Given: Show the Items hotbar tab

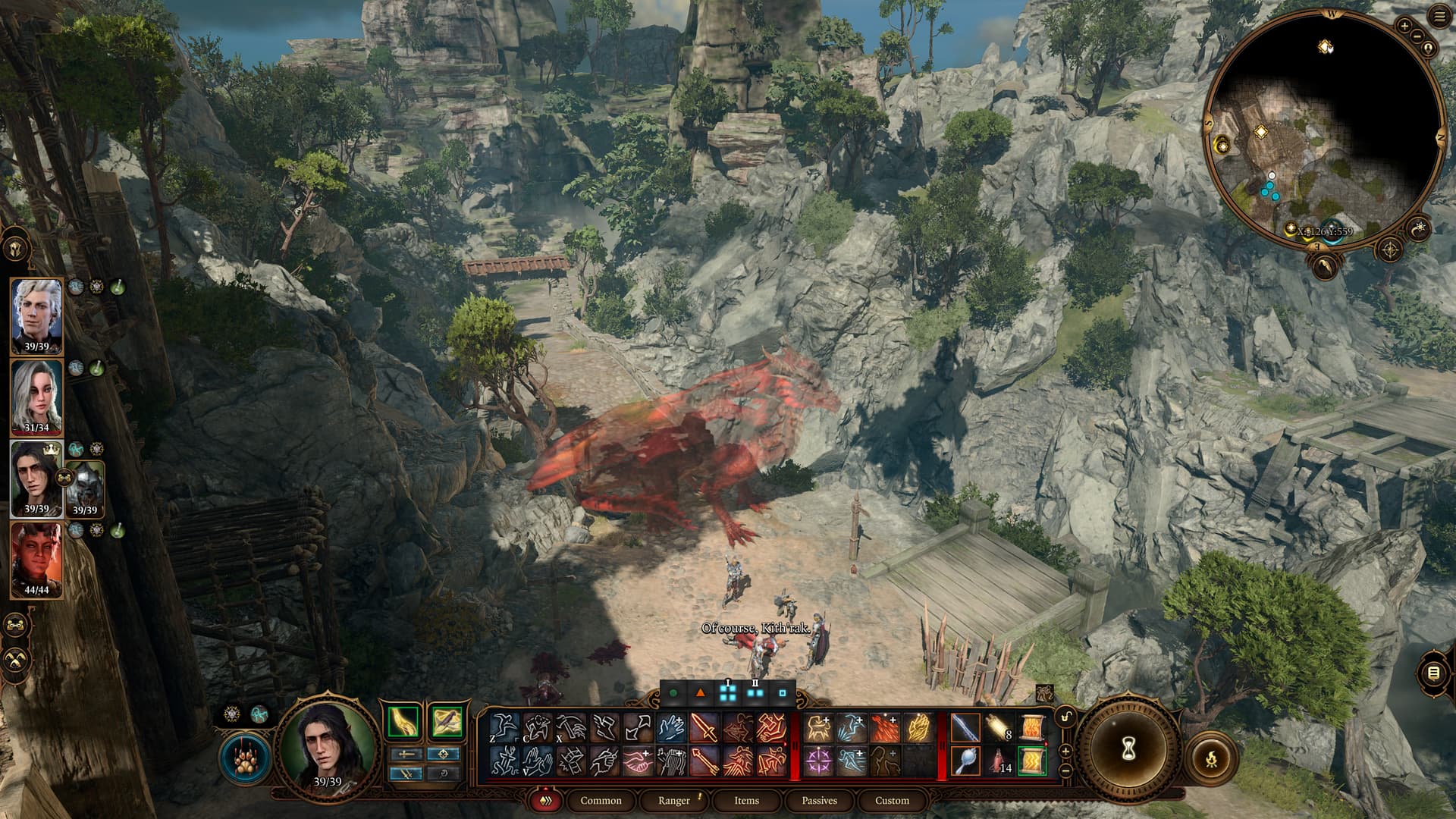Looking at the screenshot, I should pyautogui.click(x=746, y=800).
